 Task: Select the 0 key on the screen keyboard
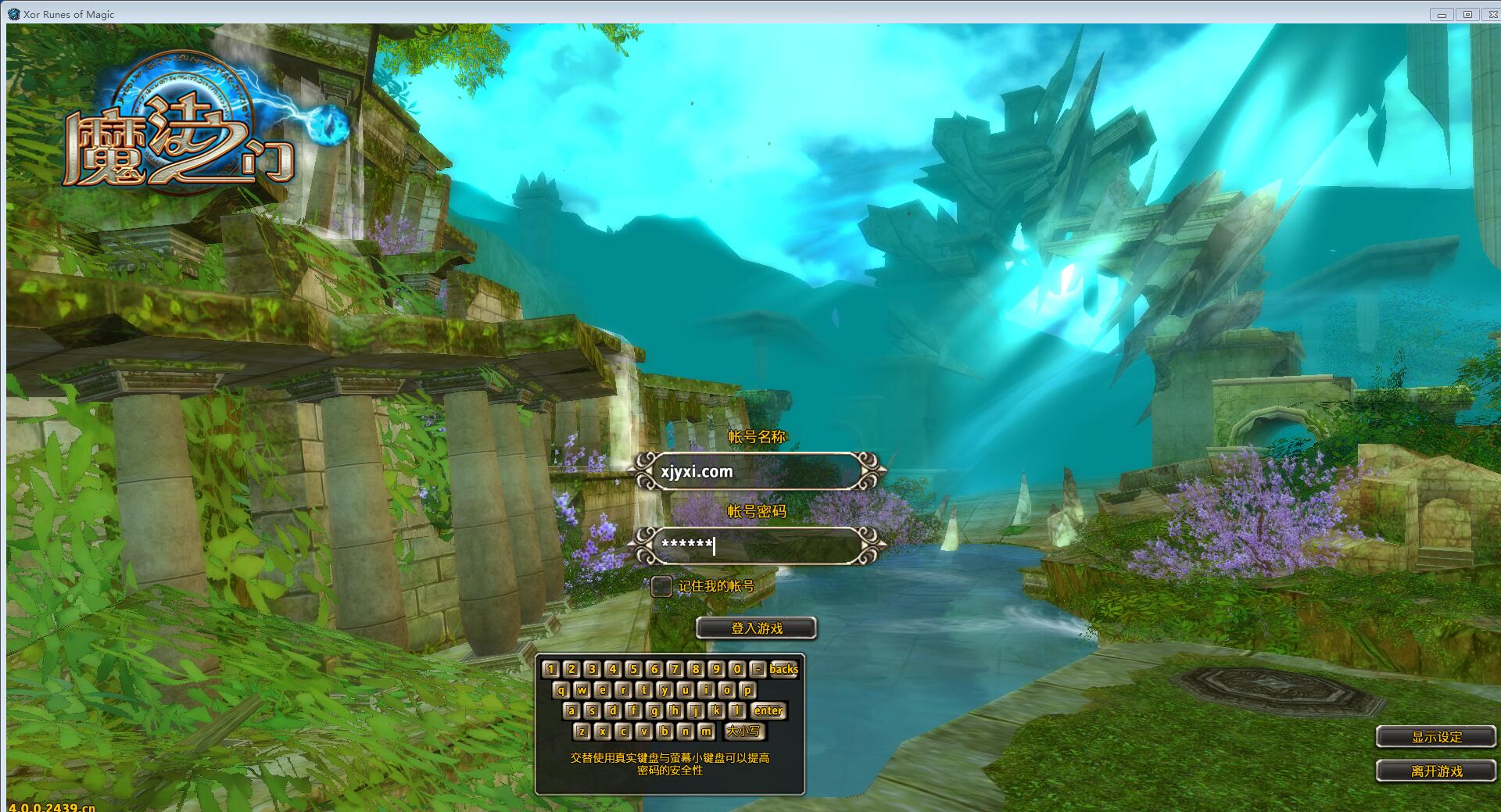(736, 669)
